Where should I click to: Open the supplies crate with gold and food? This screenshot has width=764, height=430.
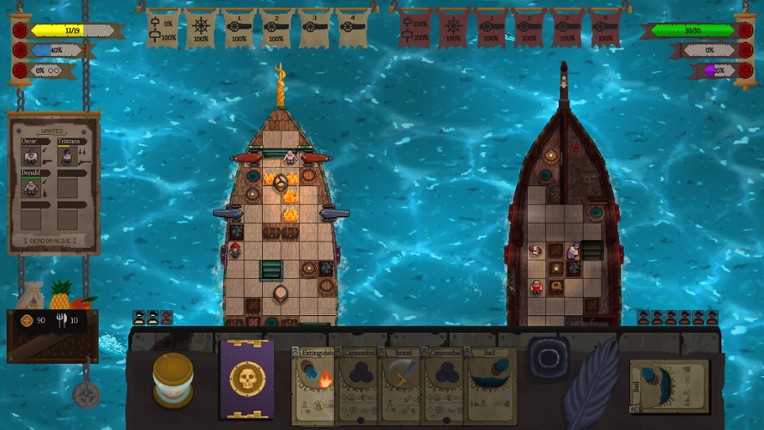click(52, 322)
